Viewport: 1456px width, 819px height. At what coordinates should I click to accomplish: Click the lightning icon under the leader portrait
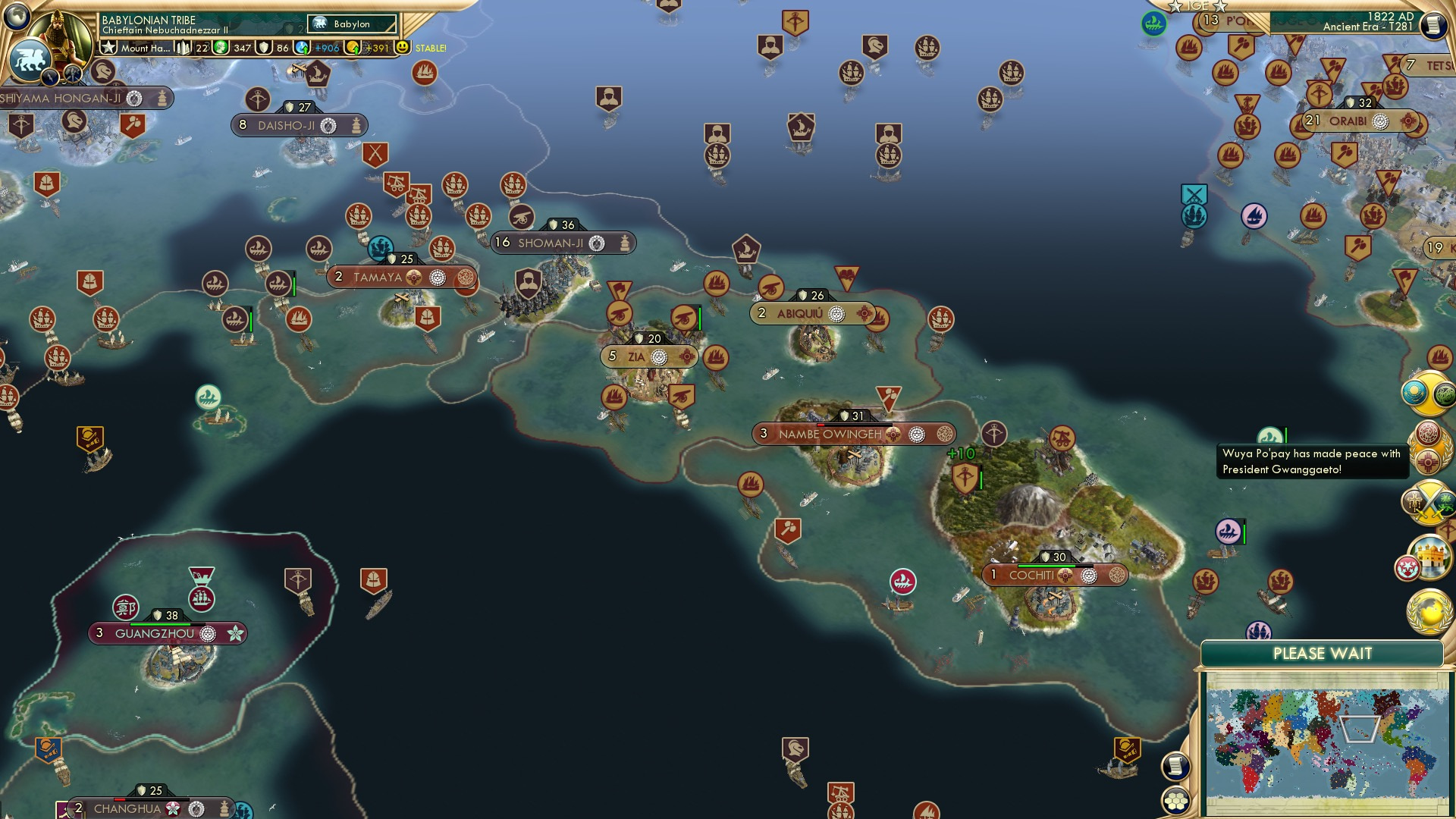click(50, 77)
